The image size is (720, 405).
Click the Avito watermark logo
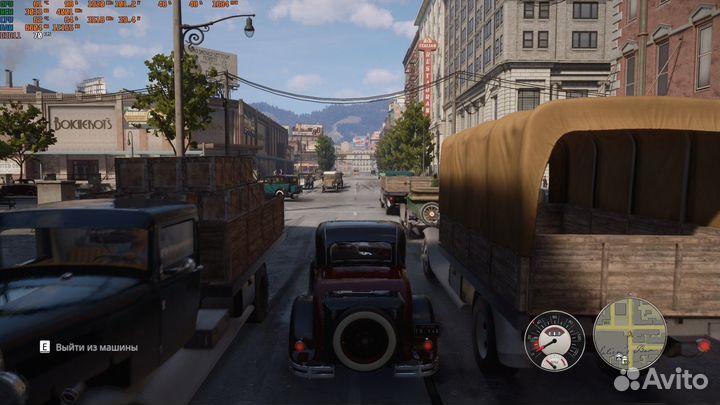(x=661, y=379)
